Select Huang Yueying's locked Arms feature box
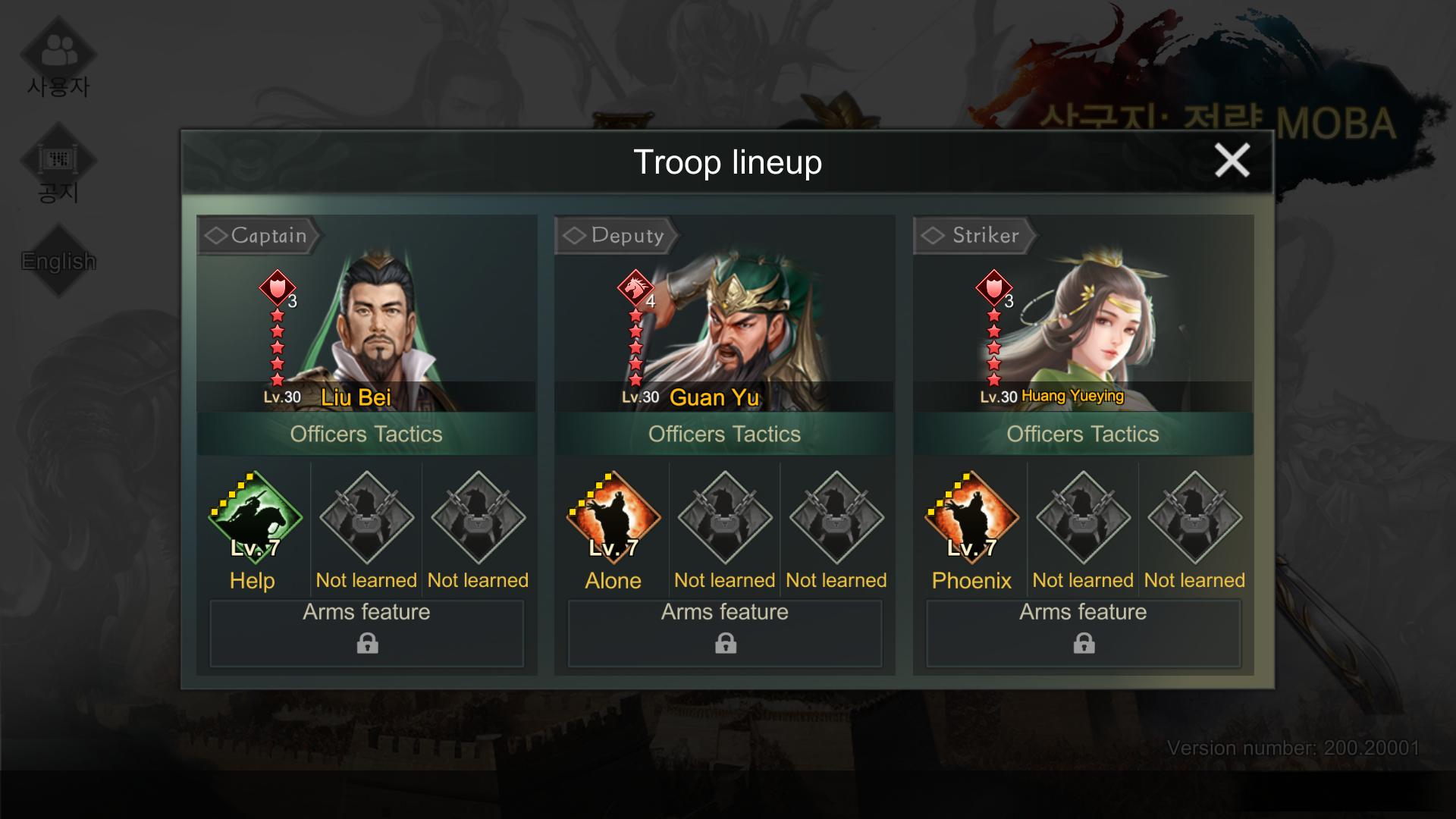This screenshot has height=819, width=1456. tap(1084, 633)
